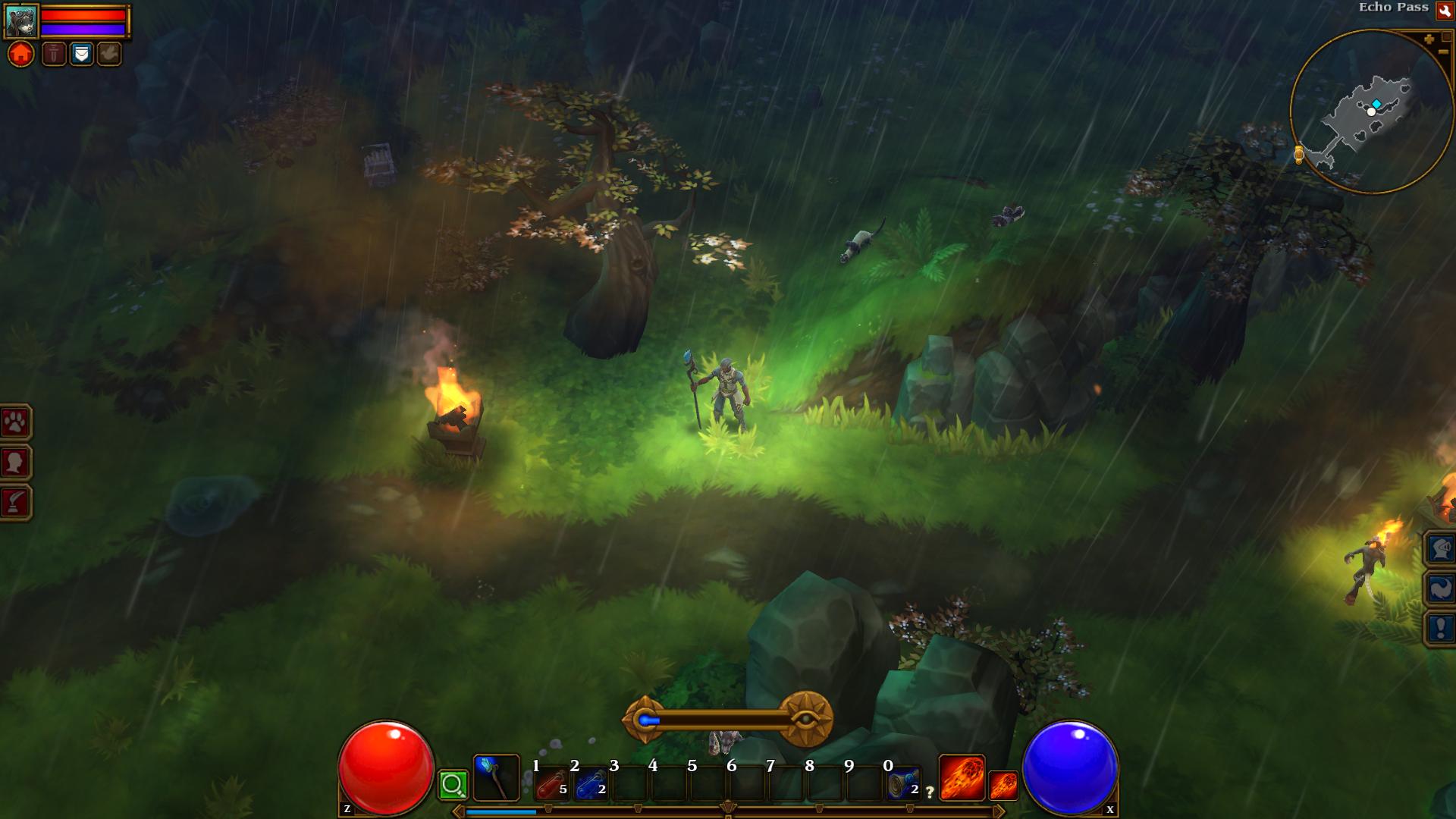Open the quill journal panel

pos(16,502)
